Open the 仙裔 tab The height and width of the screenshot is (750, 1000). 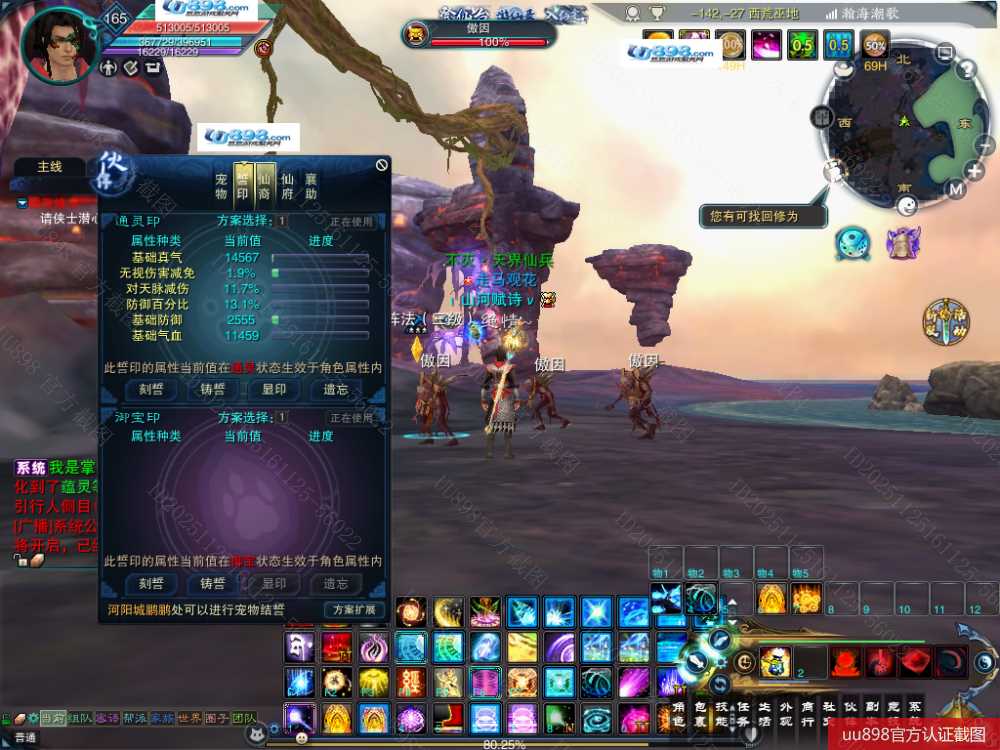pyautogui.click(x=265, y=185)
